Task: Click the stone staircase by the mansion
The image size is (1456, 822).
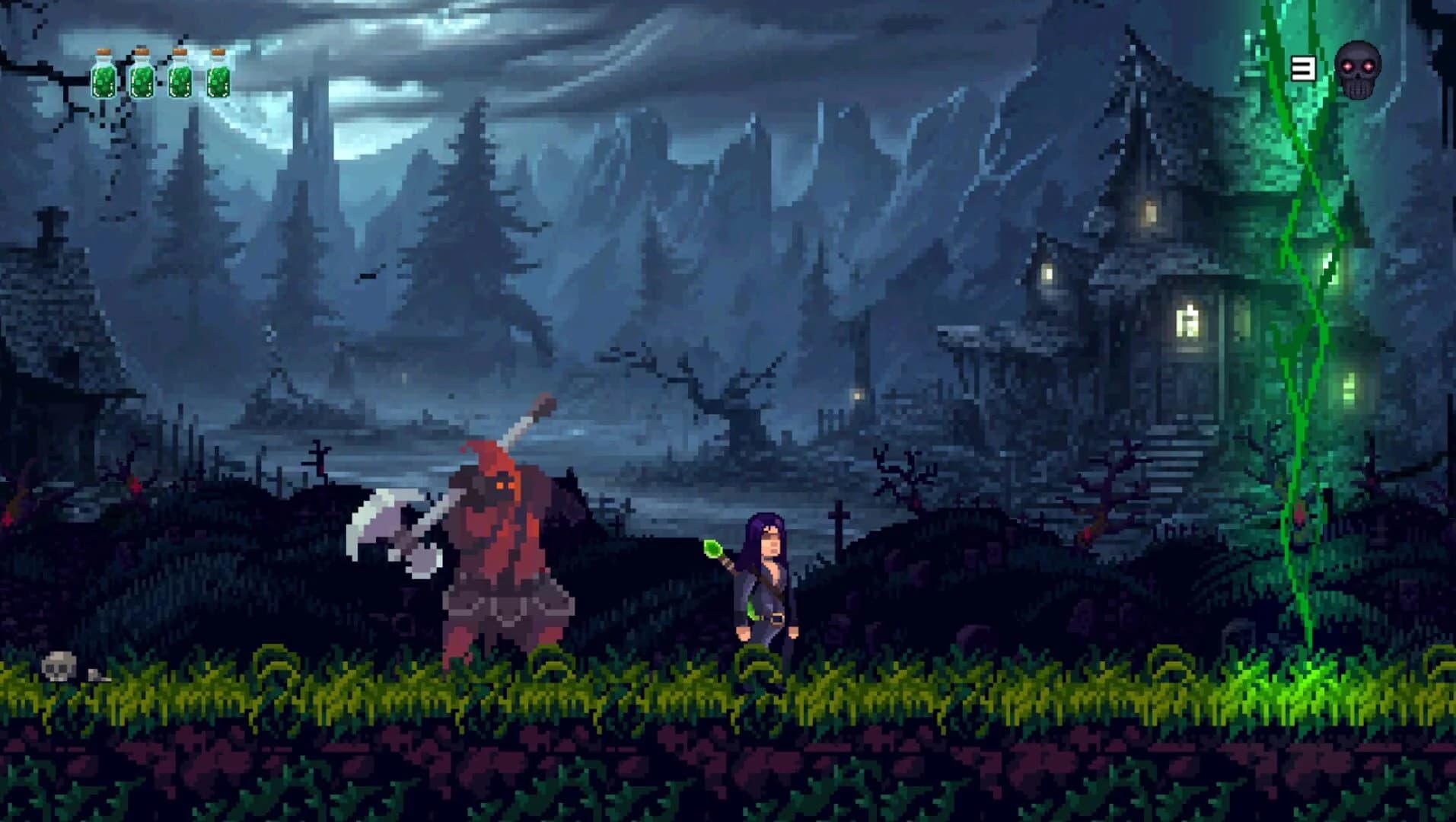Action: coord(1172,452)
